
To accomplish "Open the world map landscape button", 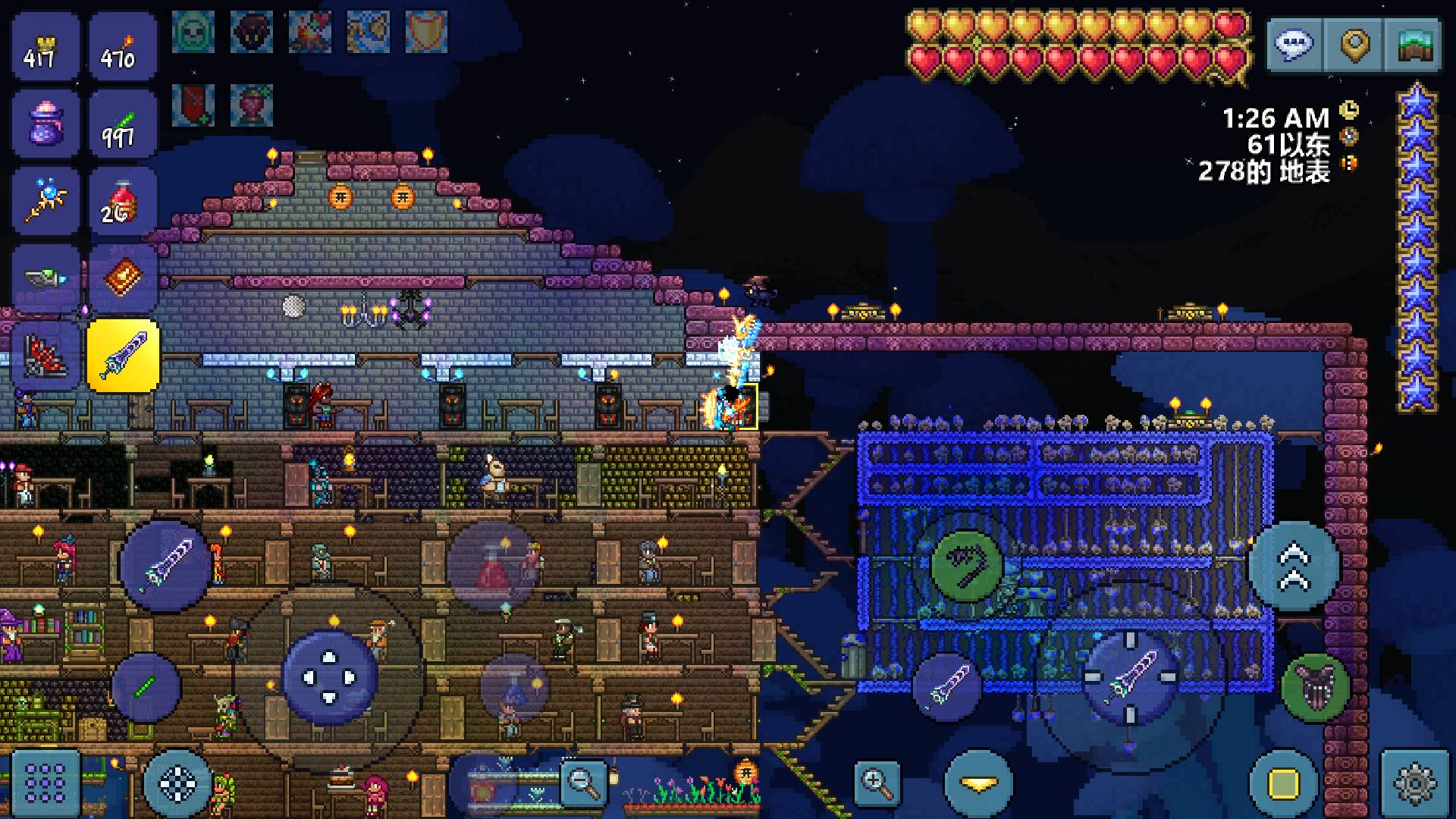I will tap(1414, 45).
